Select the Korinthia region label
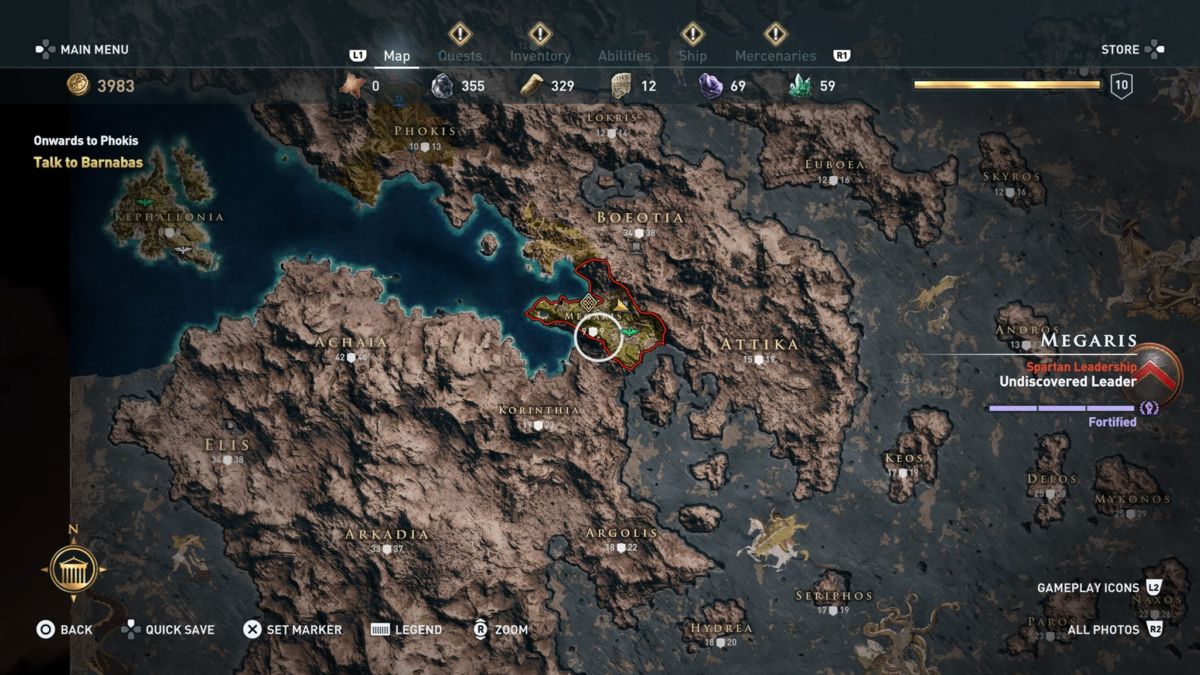This screenshot has width=1200, height=675. 538,410
